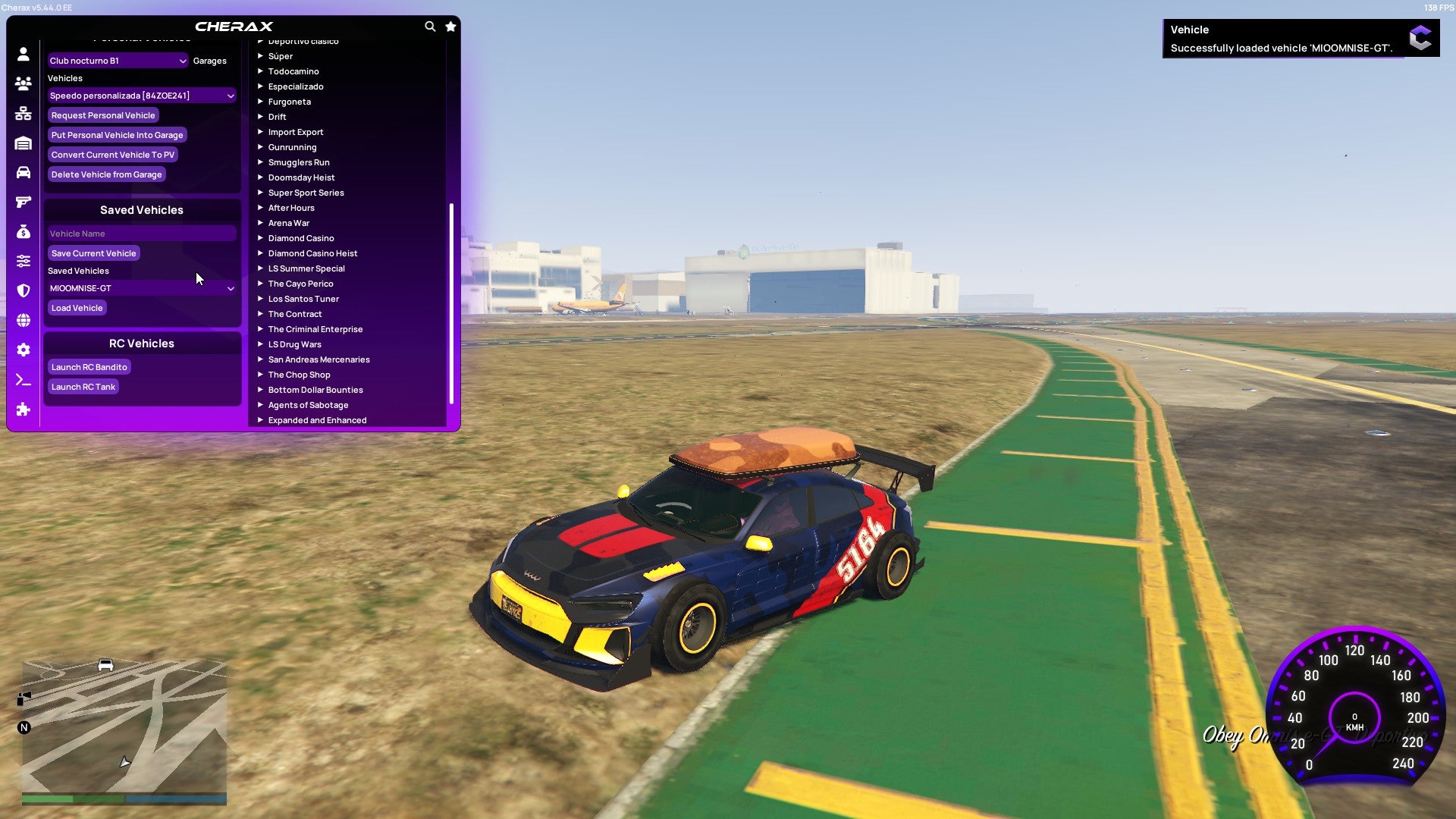Select the Players icon in sidebar
Image resolution: width=1456 pixels, height=819 pixels.
(23, 84)
